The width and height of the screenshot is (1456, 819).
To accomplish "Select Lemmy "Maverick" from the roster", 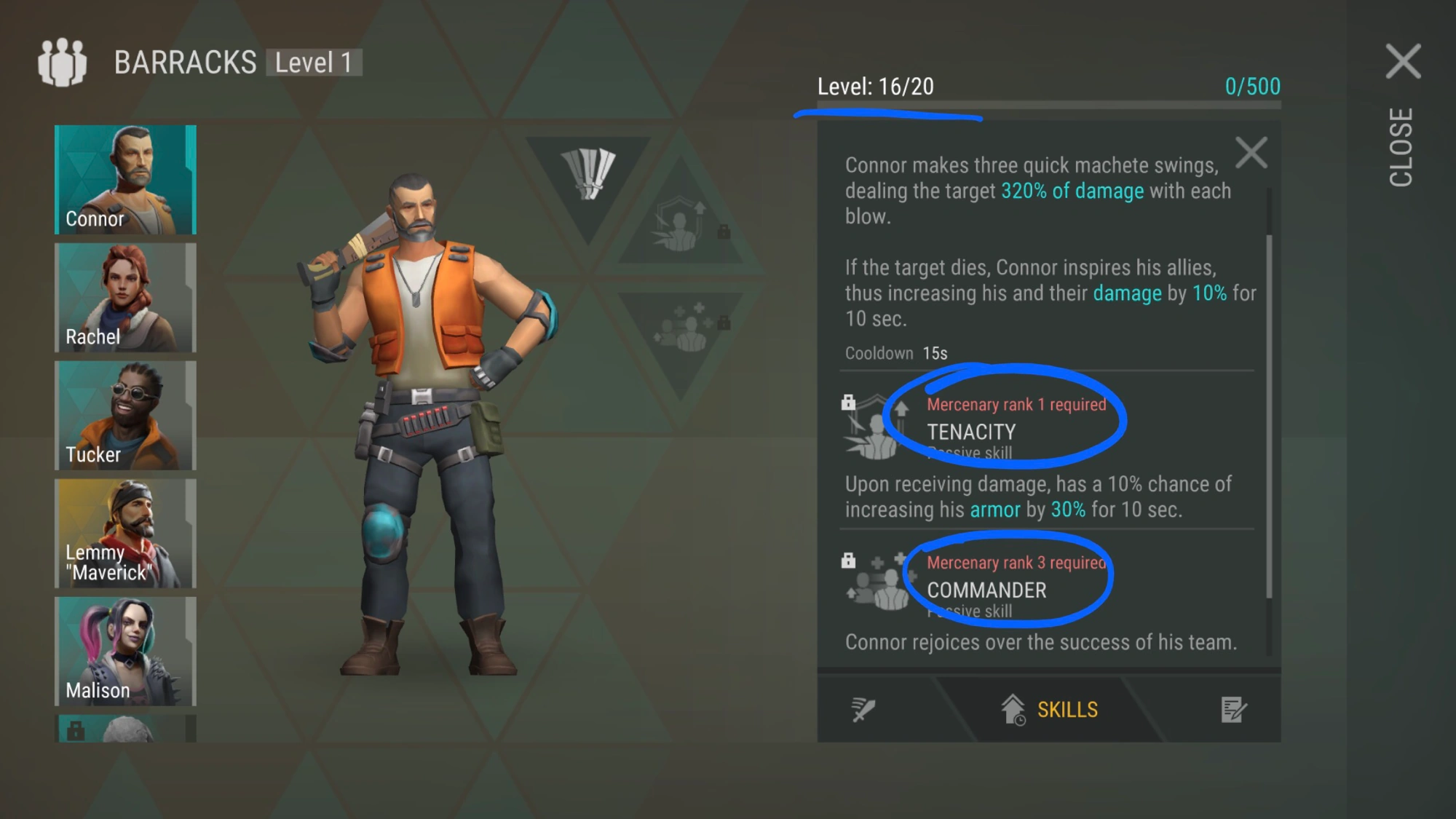I will (125, 534).
